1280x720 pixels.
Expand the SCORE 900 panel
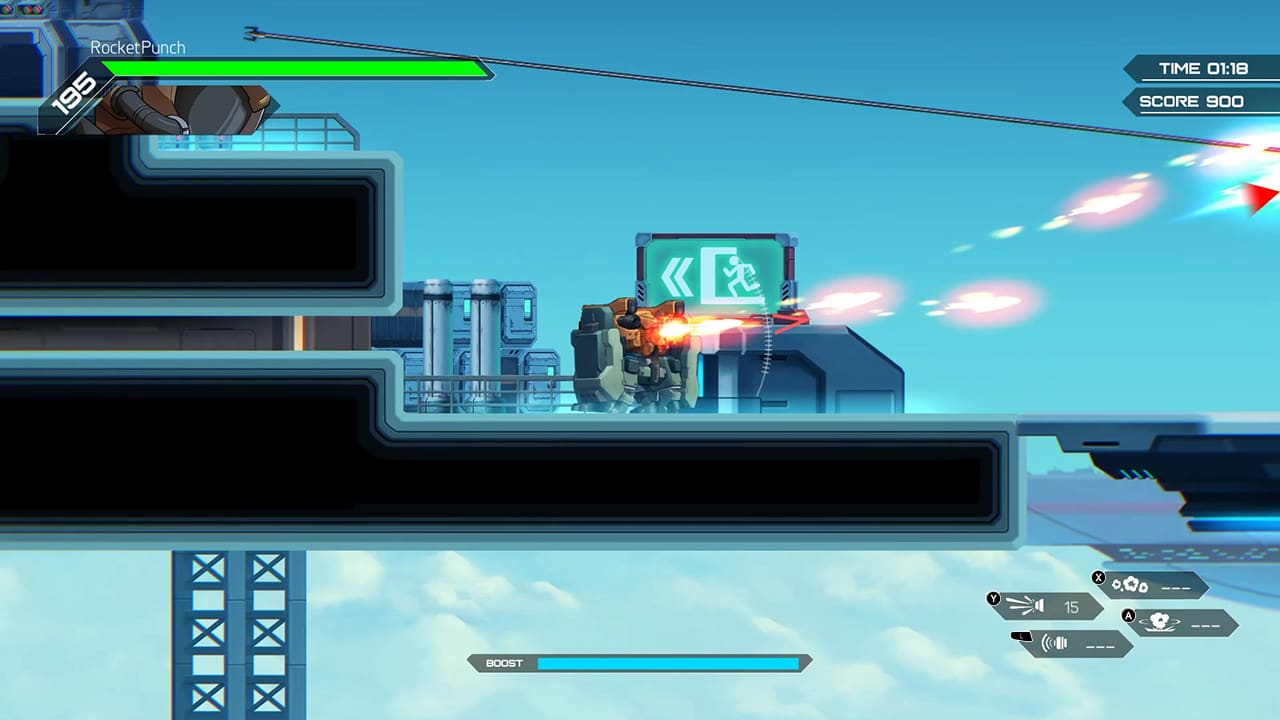(x=1202, y=101)
